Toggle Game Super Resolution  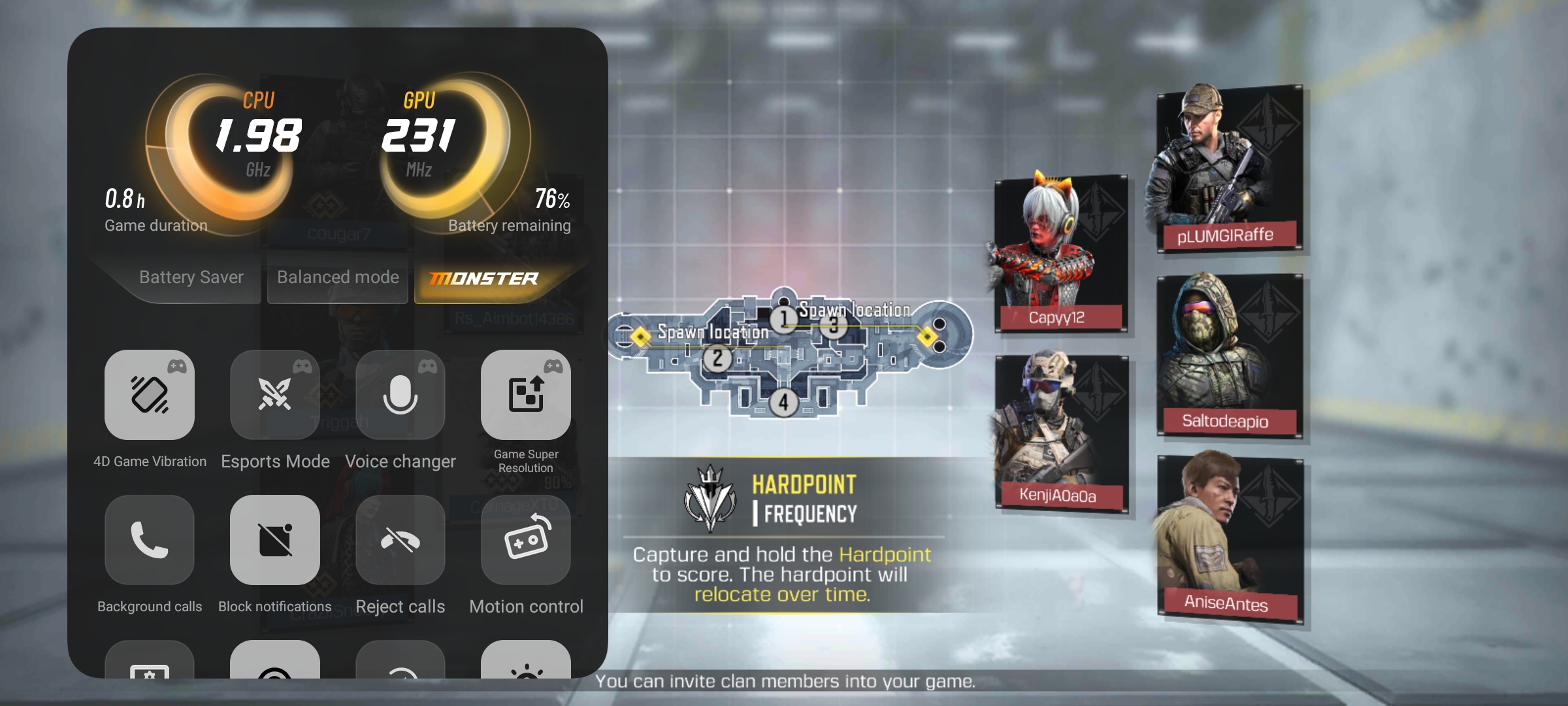(526, 395)
